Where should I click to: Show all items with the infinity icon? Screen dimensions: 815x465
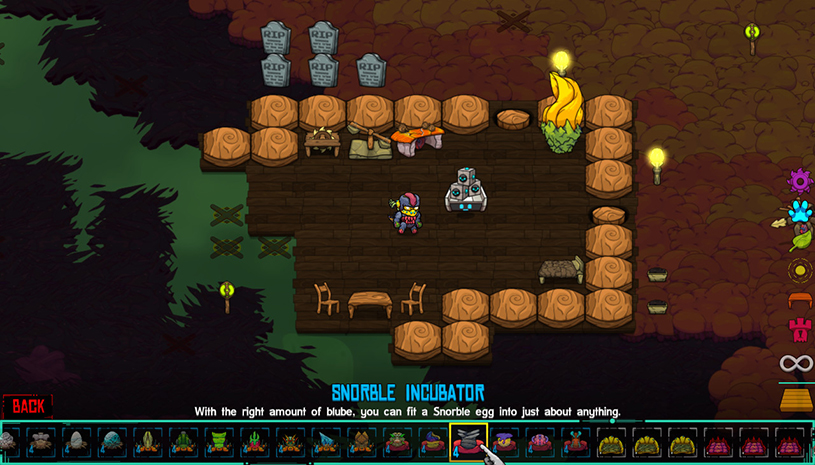click(796, 364)
